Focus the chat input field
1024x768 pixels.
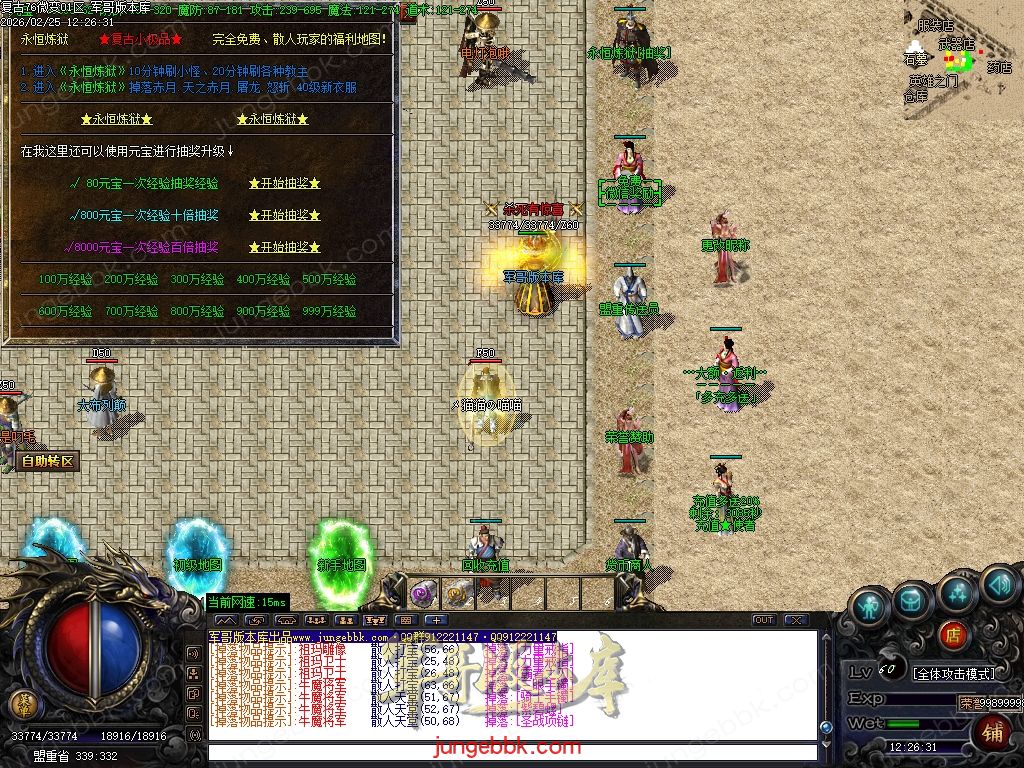(x=510, y=750)
